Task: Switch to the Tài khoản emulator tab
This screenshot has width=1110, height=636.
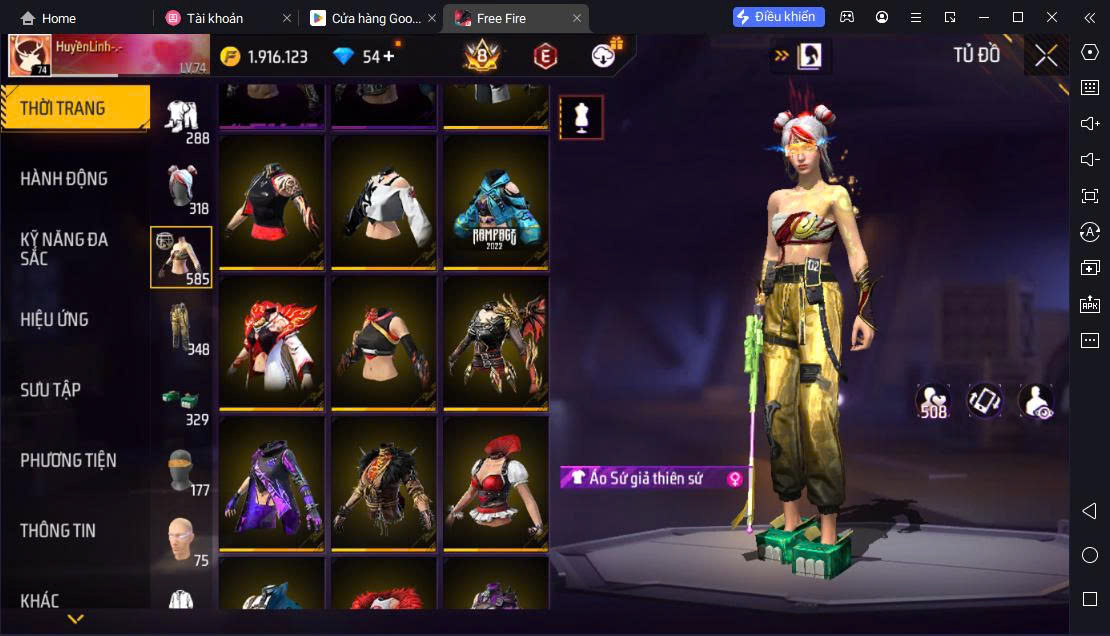Action: [x=214, y=18]
